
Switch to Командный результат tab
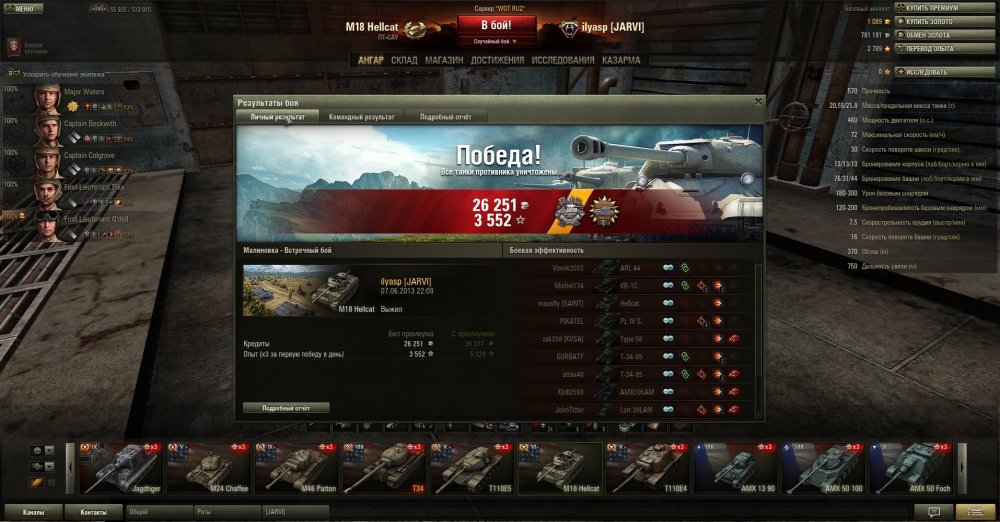361,117
